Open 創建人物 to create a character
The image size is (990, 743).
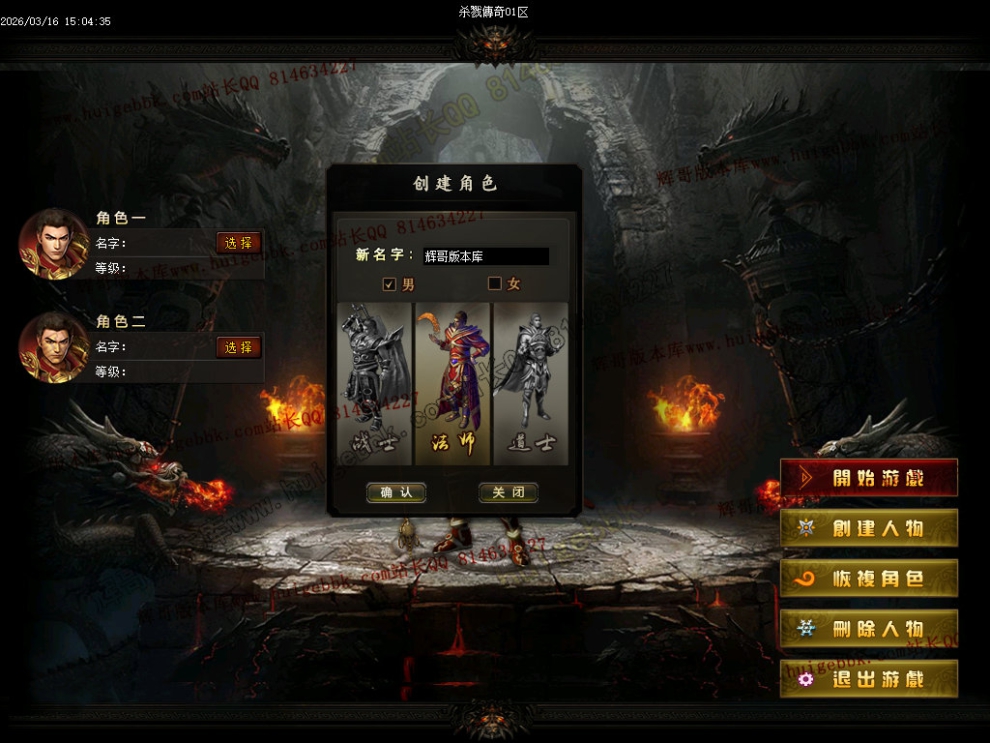tap(868, 528)
